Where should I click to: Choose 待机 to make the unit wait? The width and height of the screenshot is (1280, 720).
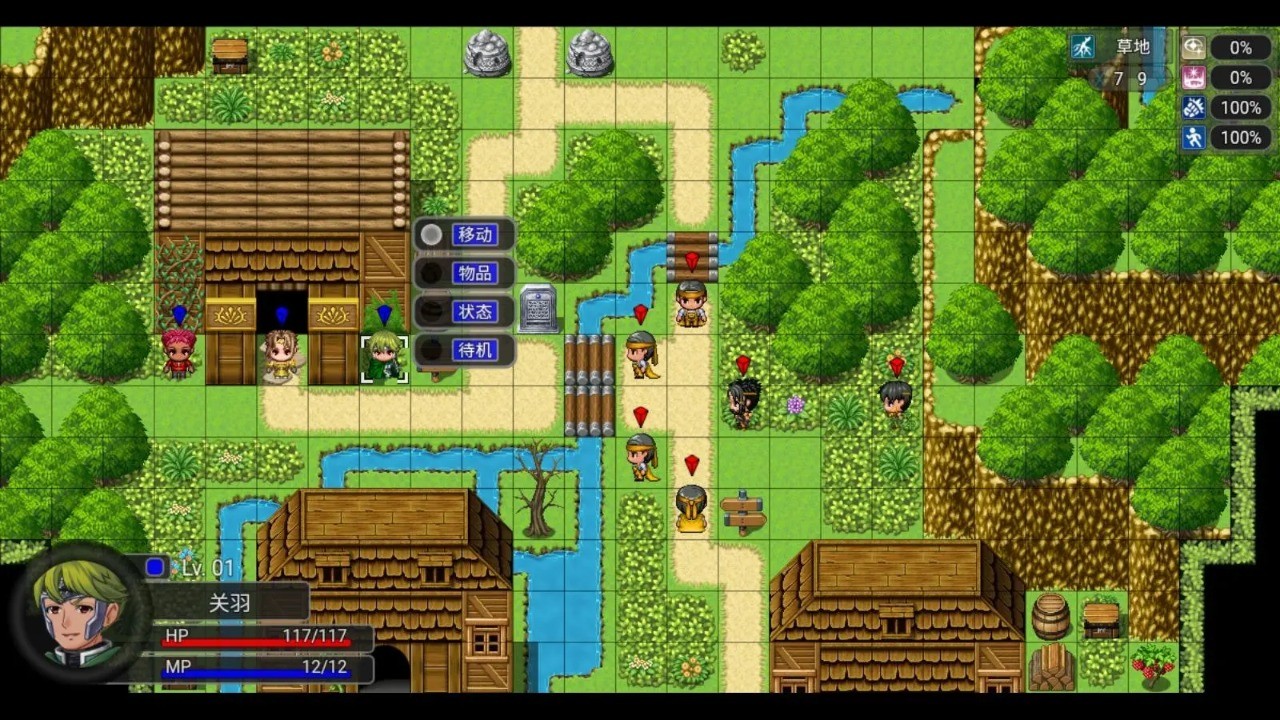(476, 350)
